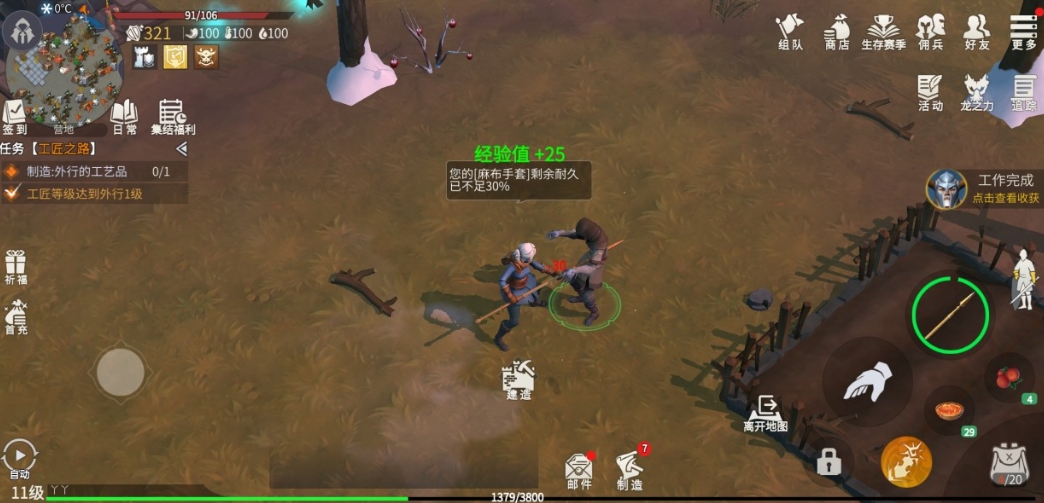1044x503 pixels.
Task: Open the 生存赛季 survival season menu
Action: 883,31
